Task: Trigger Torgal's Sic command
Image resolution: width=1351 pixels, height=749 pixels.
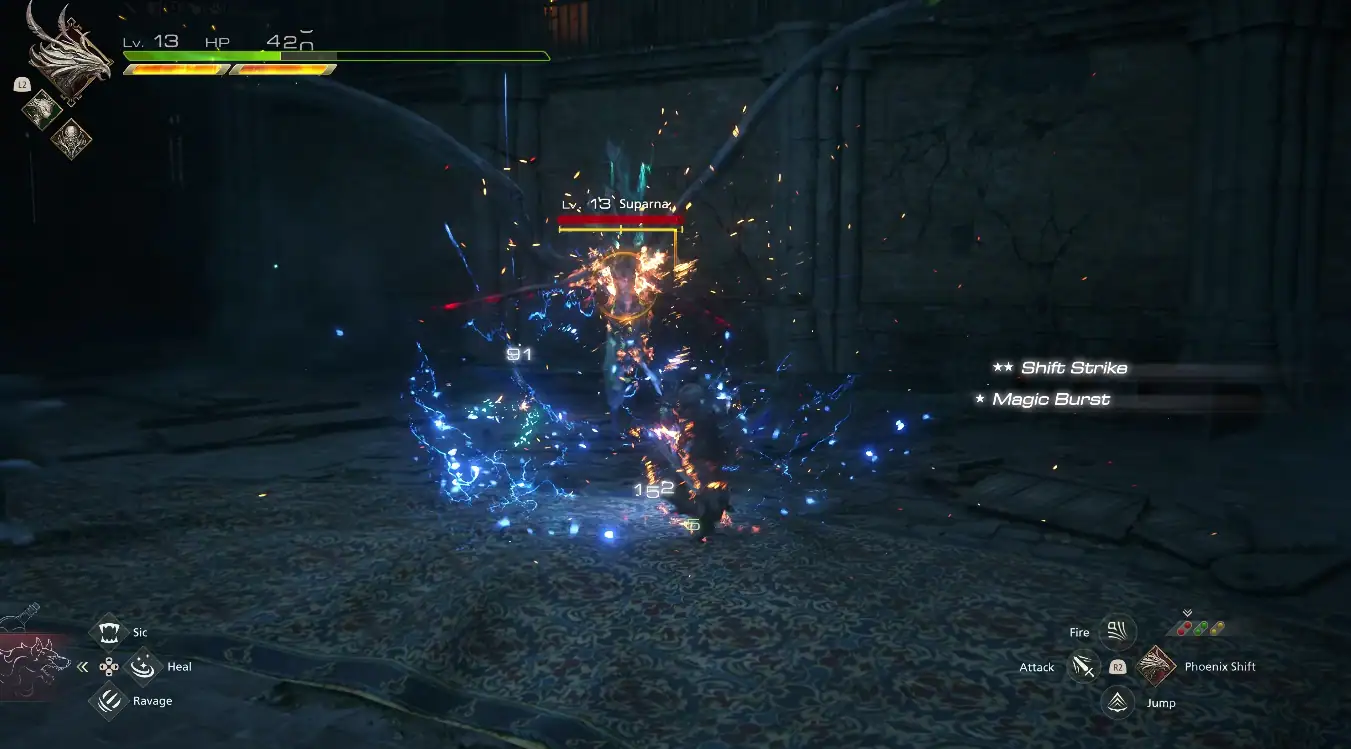Action: 107,632
